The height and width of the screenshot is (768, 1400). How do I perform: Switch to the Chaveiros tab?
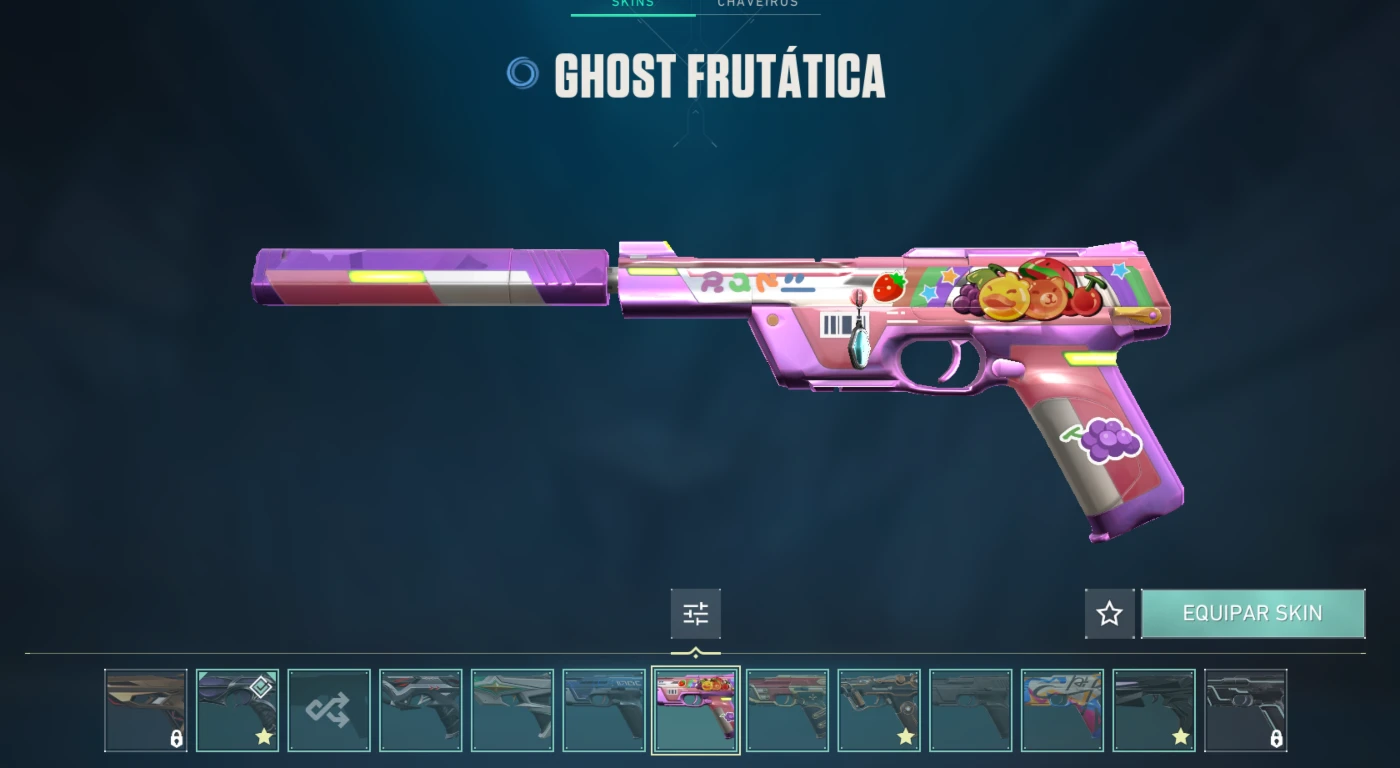click(758, 4)
